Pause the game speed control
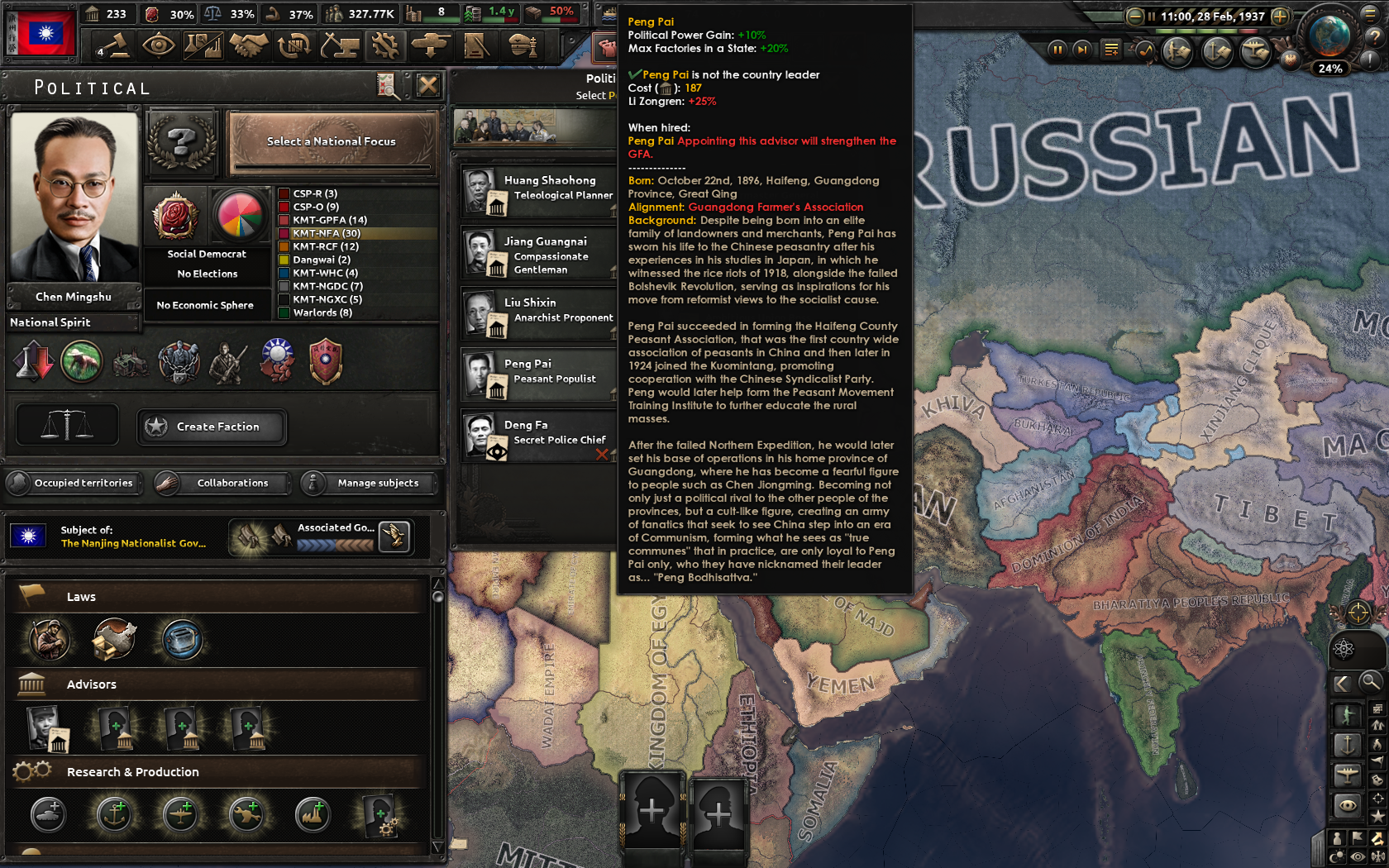The height and width of the screenshot is (868, 1389). coord(1057,50)
